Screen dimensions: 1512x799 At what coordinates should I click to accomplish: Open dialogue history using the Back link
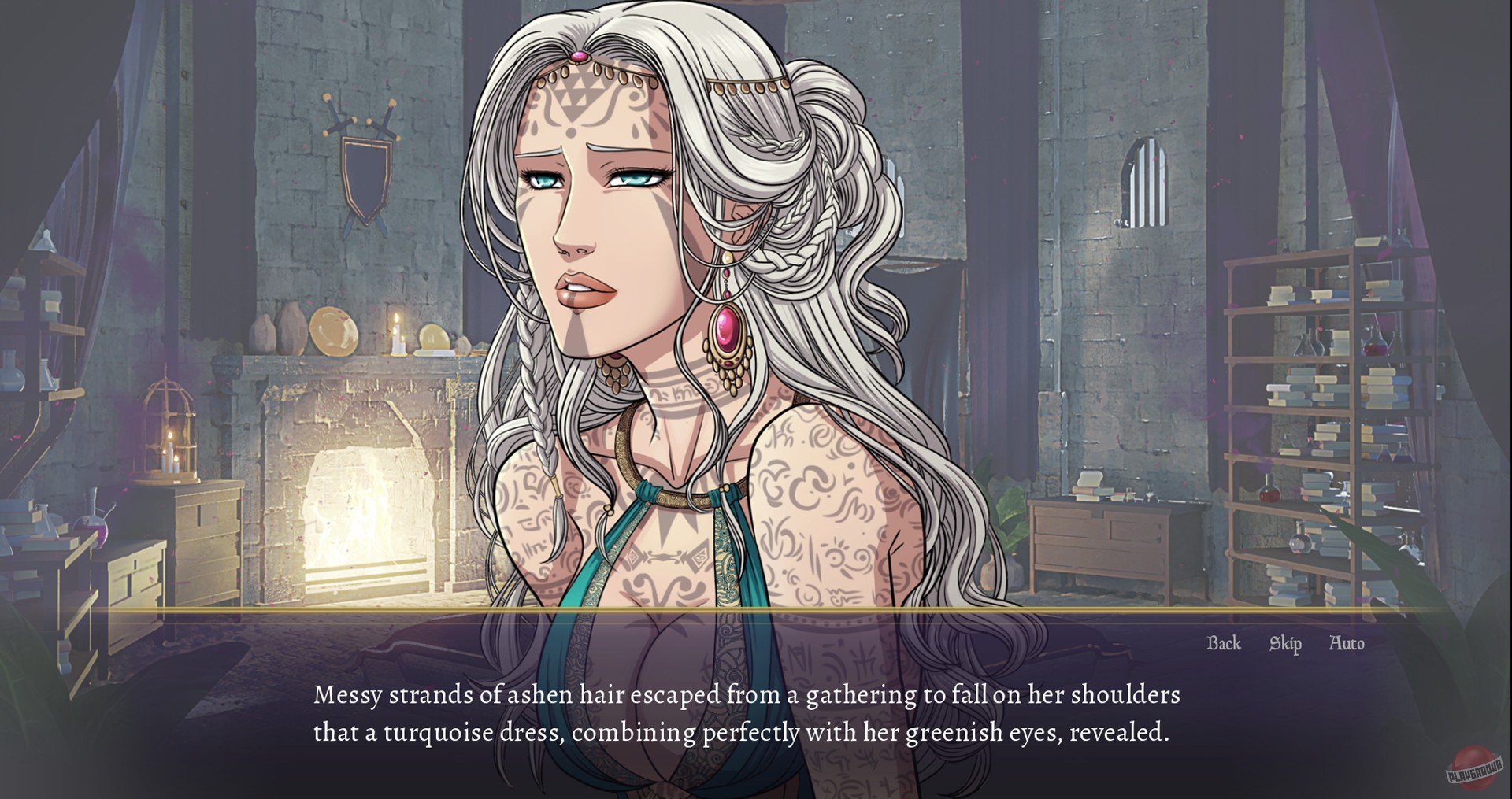click(1223, 643)
